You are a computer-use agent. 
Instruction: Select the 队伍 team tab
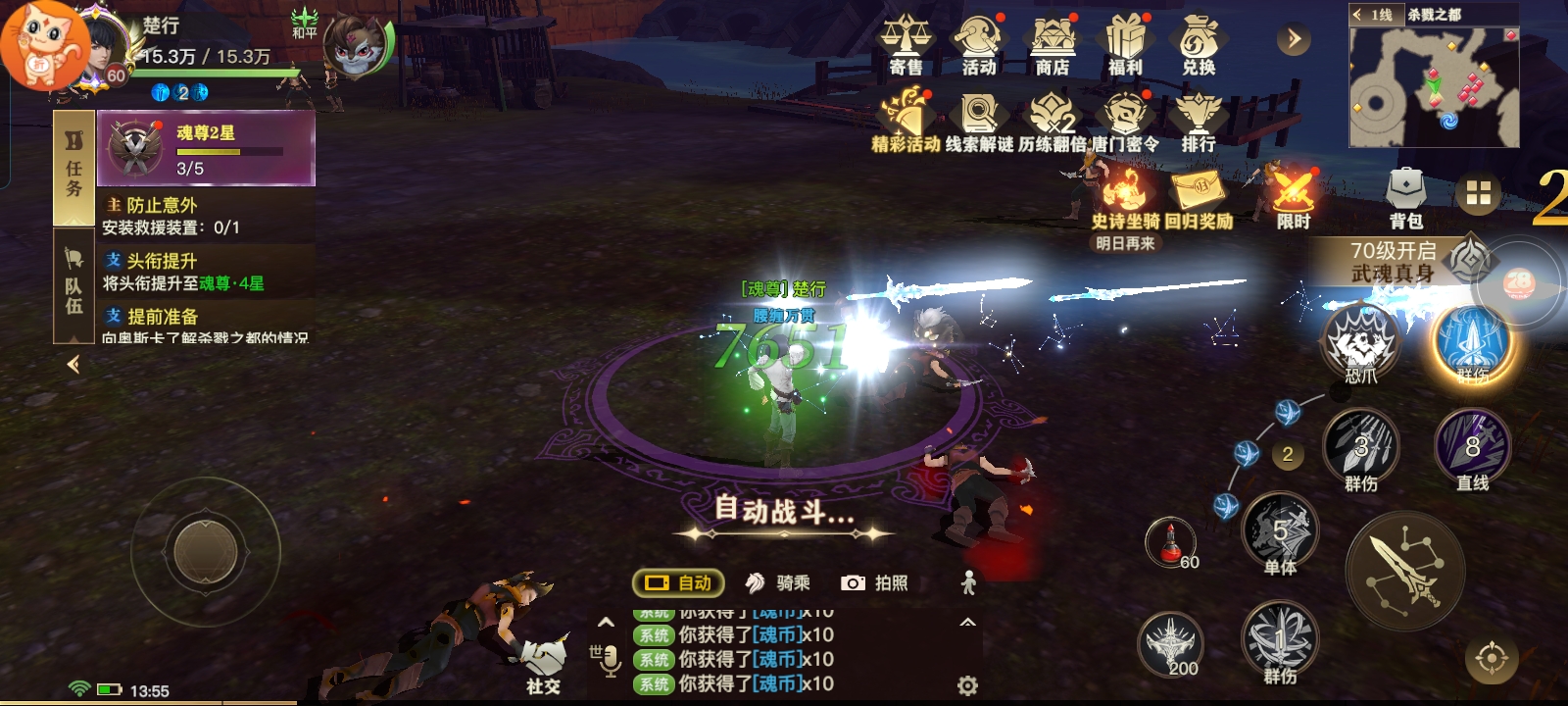click(x=73, y=285)
